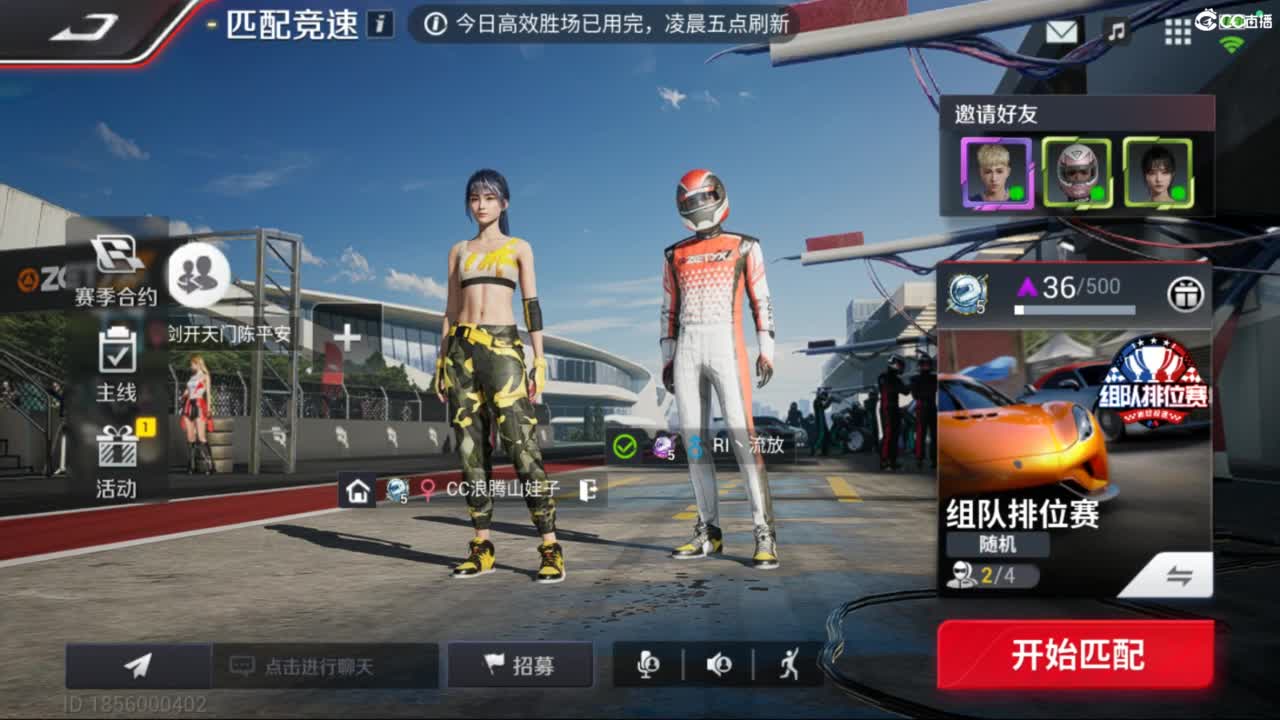Click the home garage icon beside CC浪腾山娃子
1280x720 pixels.
pos(357,492)
